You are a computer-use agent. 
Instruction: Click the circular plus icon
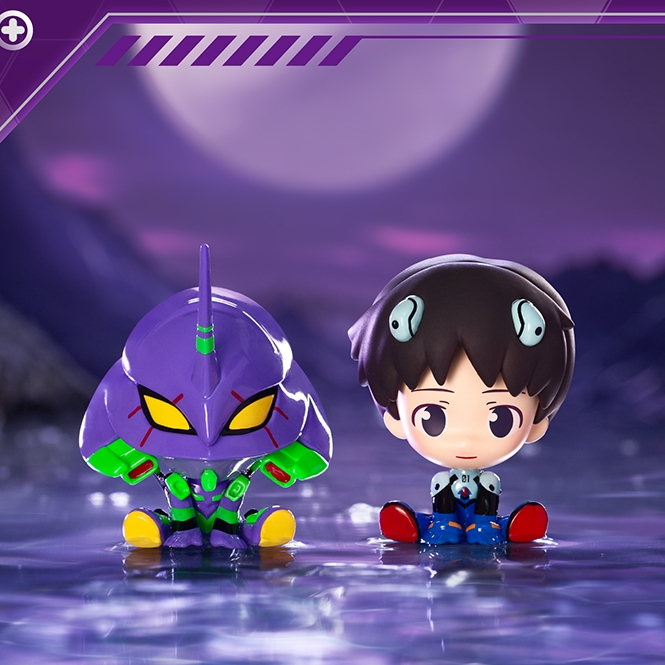[x=14, y=31]
